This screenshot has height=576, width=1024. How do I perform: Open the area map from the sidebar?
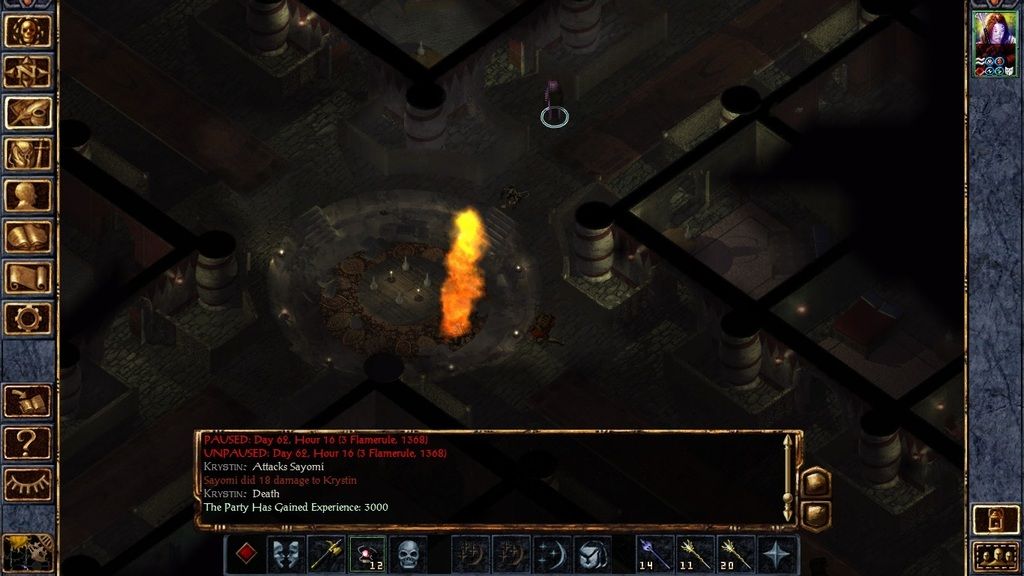point(28,71)
